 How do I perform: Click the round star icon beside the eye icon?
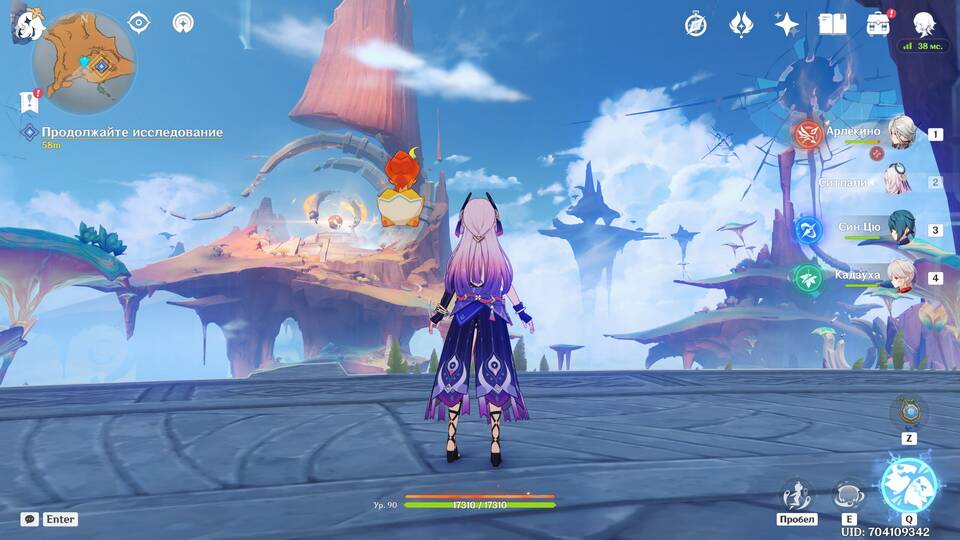[x=183, y=22]
